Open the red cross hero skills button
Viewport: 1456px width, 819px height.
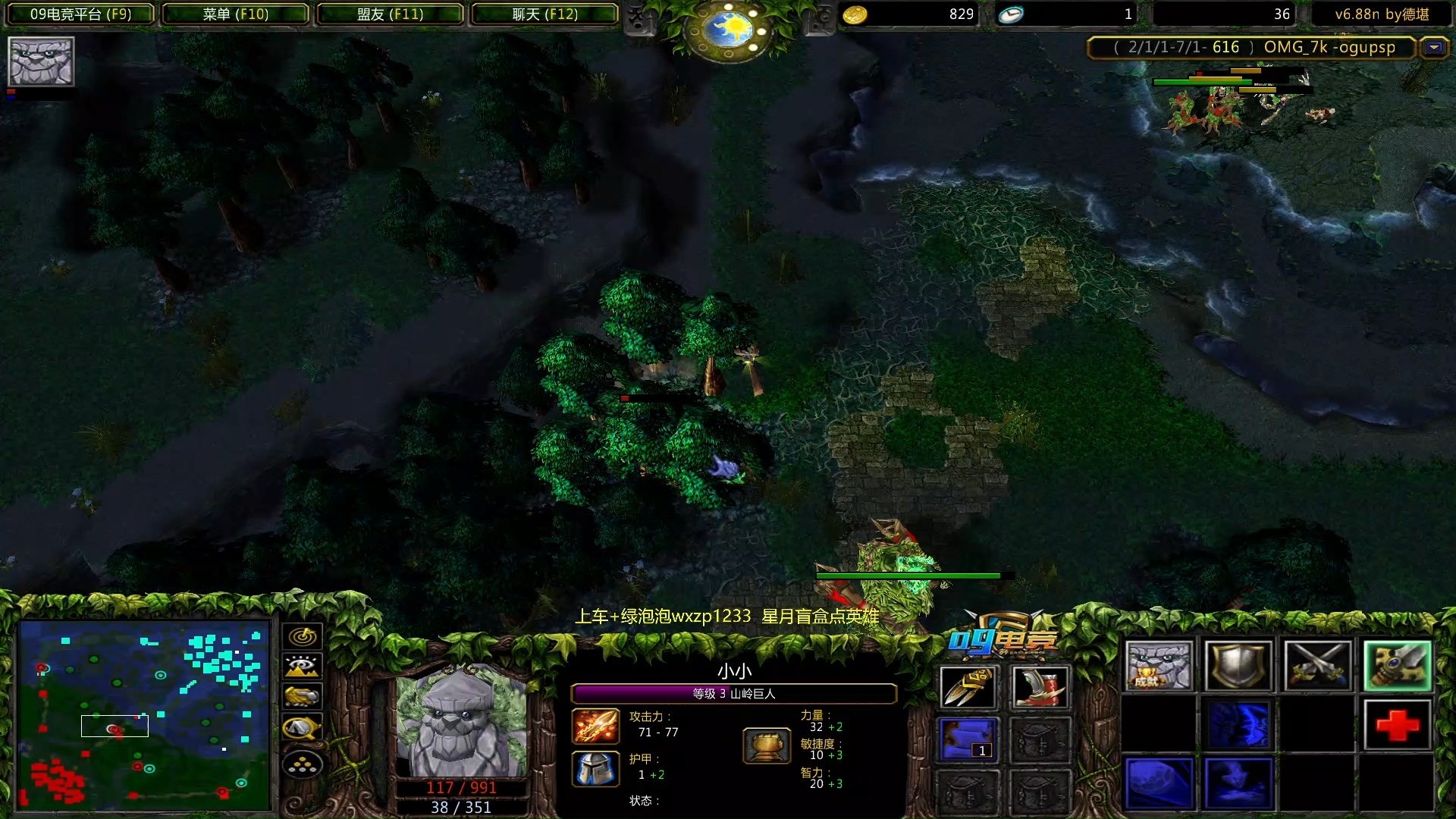point(1397,725)
